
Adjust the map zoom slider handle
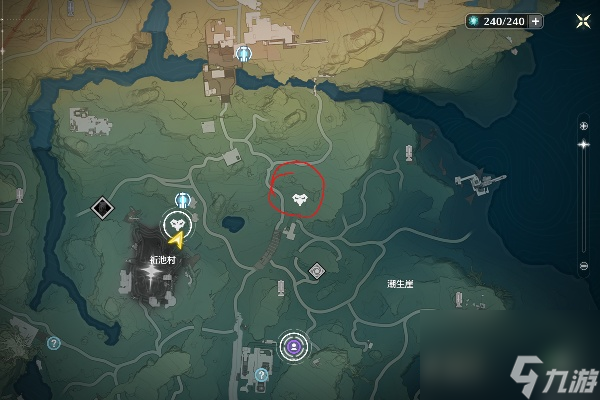pyautogui.click(x=584, y=145)
